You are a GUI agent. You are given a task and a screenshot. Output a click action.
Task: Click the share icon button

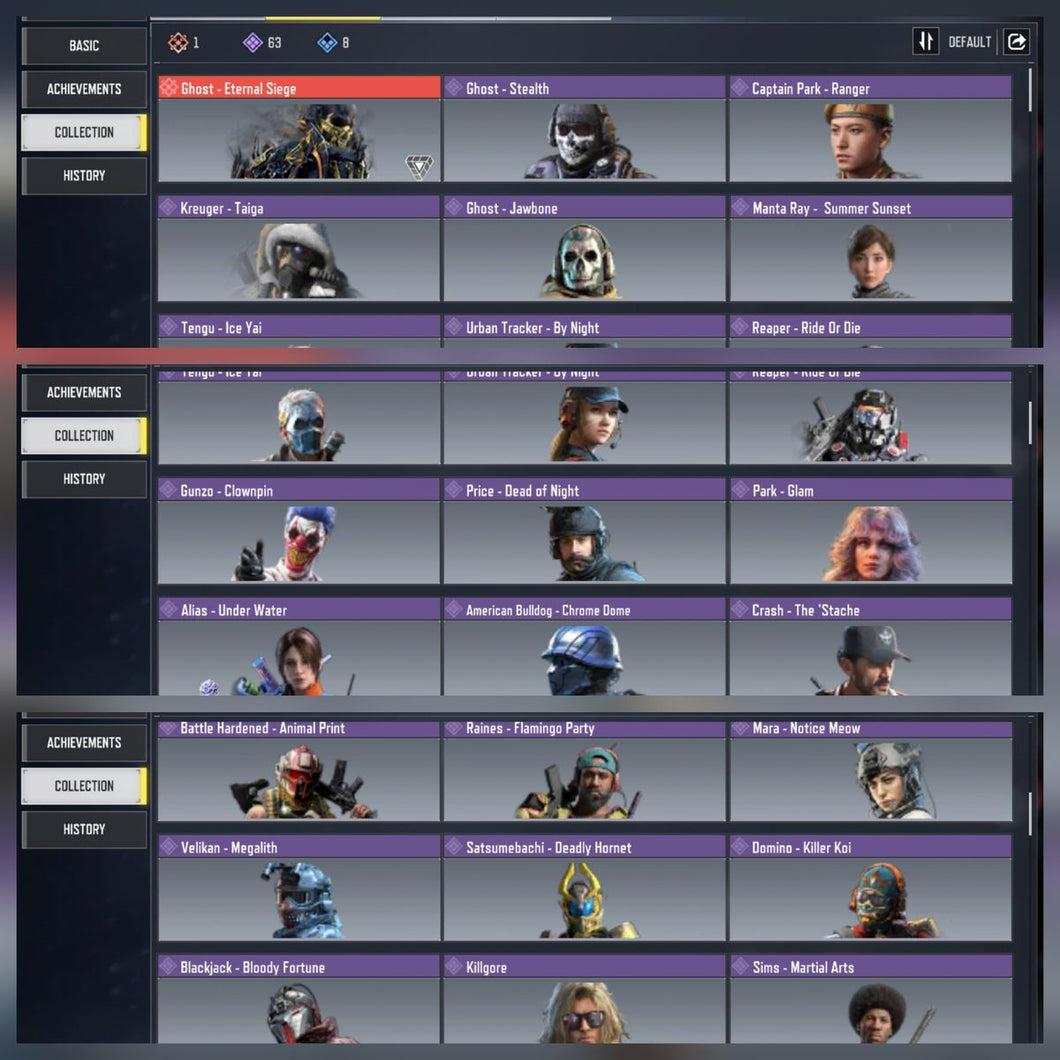(x=1016, y=41)
